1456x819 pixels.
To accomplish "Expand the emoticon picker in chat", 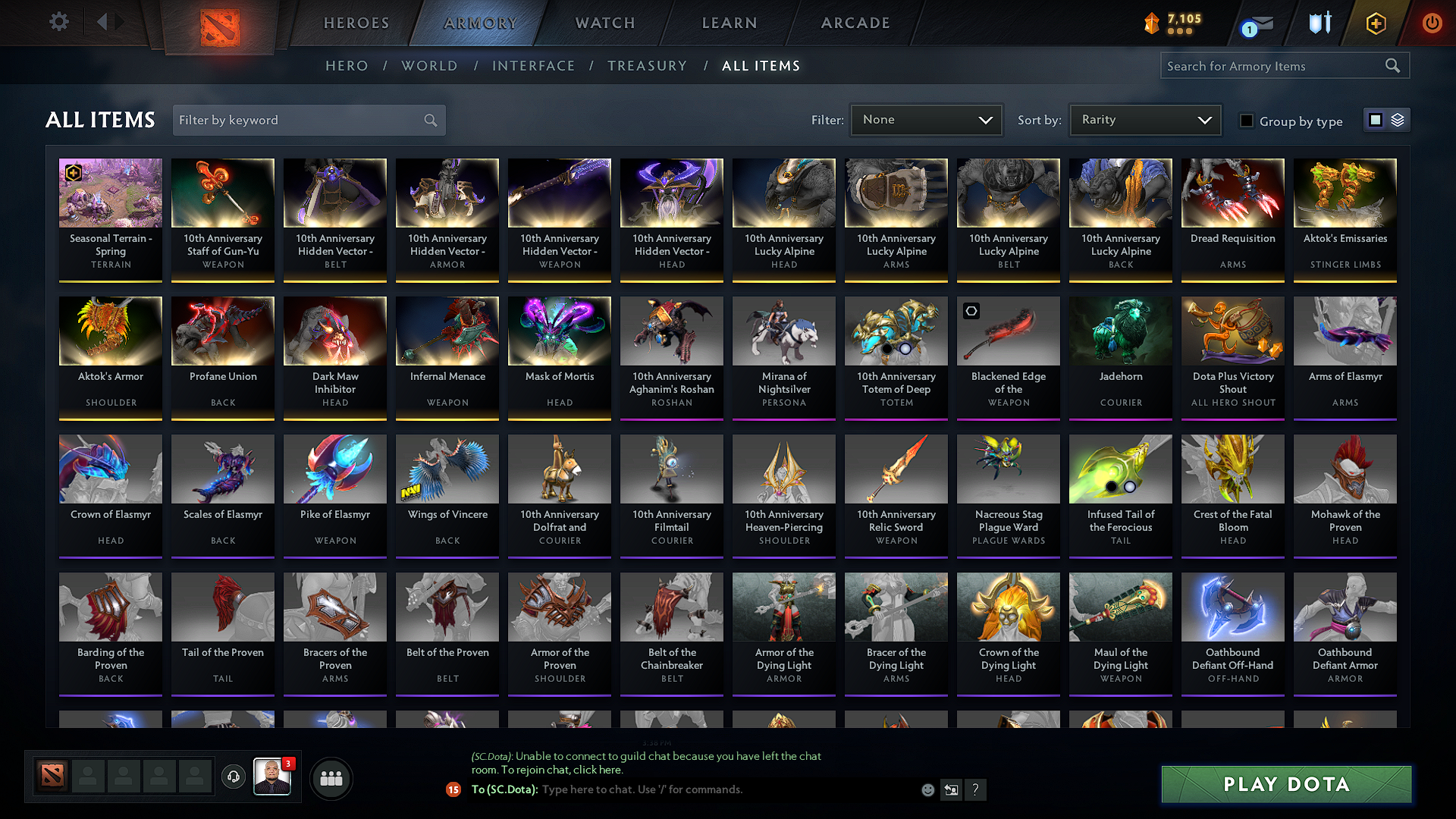I will [927, 789].
